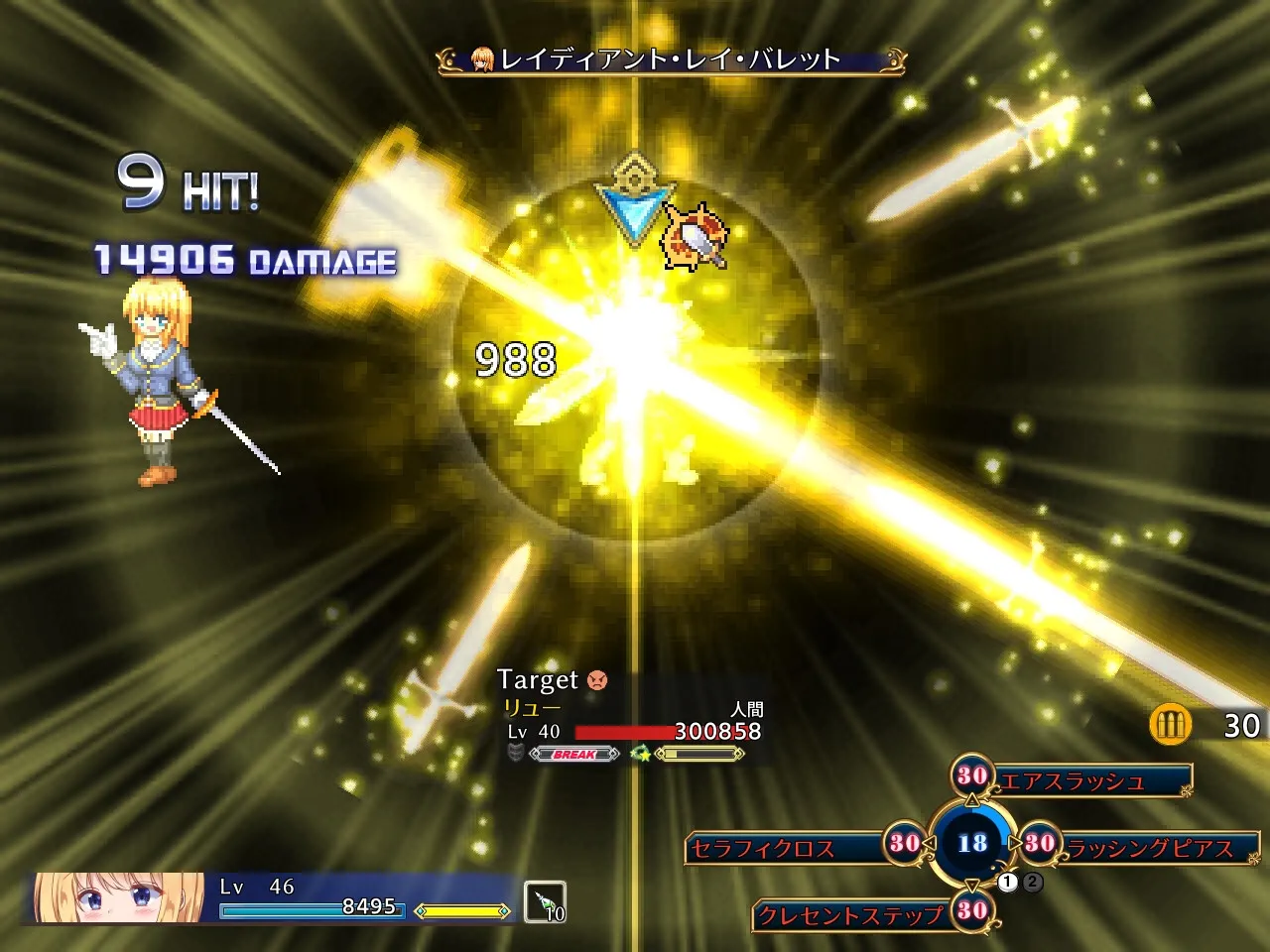This screenshot has width=1270, height=952.
Task: Use the syringe item slot
Action: 545,901
